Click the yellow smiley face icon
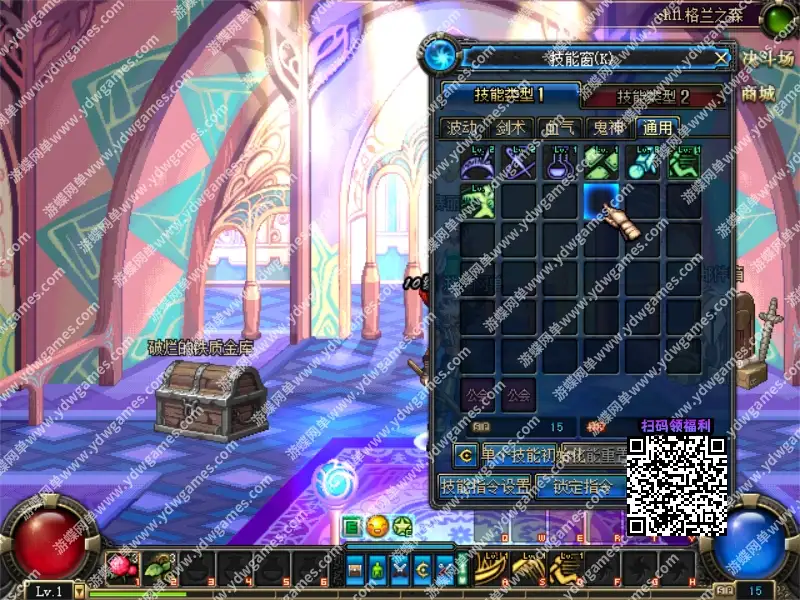The height and width of the screenshot is (600, 800). click(x=377, y=526)
